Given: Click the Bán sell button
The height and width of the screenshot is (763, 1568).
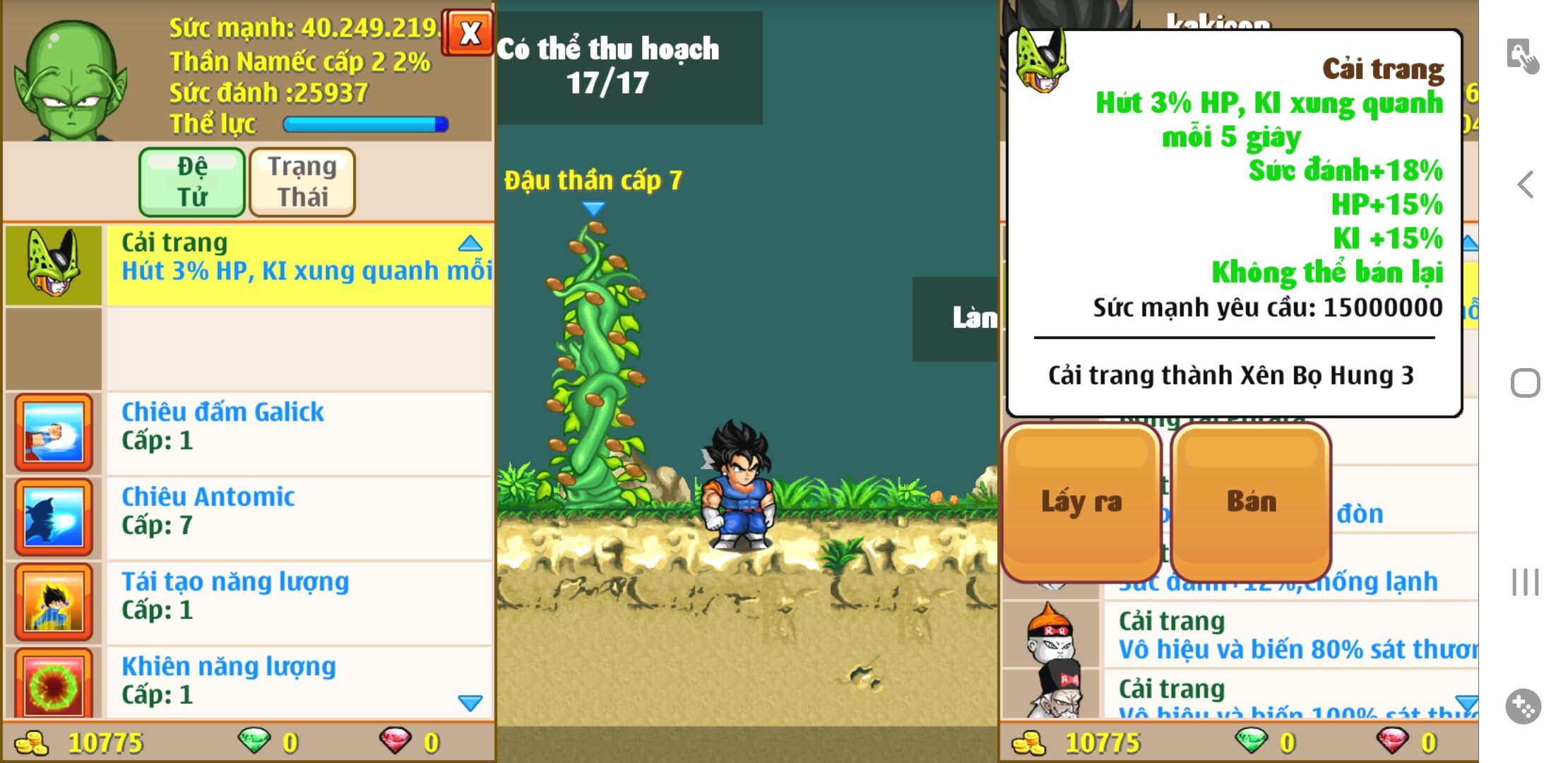Looking at the screenshot, I should [1251, 502].
